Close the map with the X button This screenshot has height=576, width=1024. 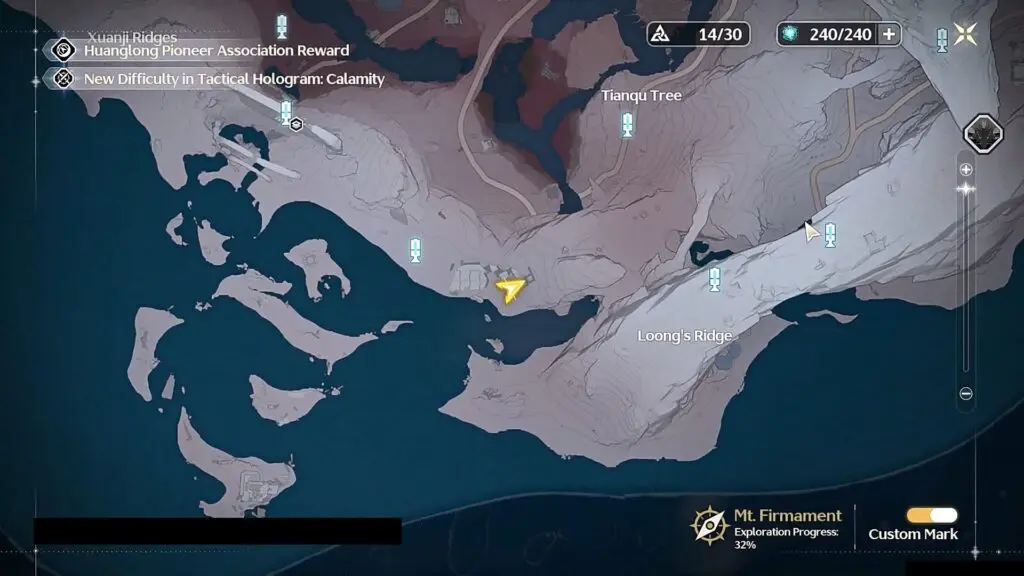[x=965, y=34]
